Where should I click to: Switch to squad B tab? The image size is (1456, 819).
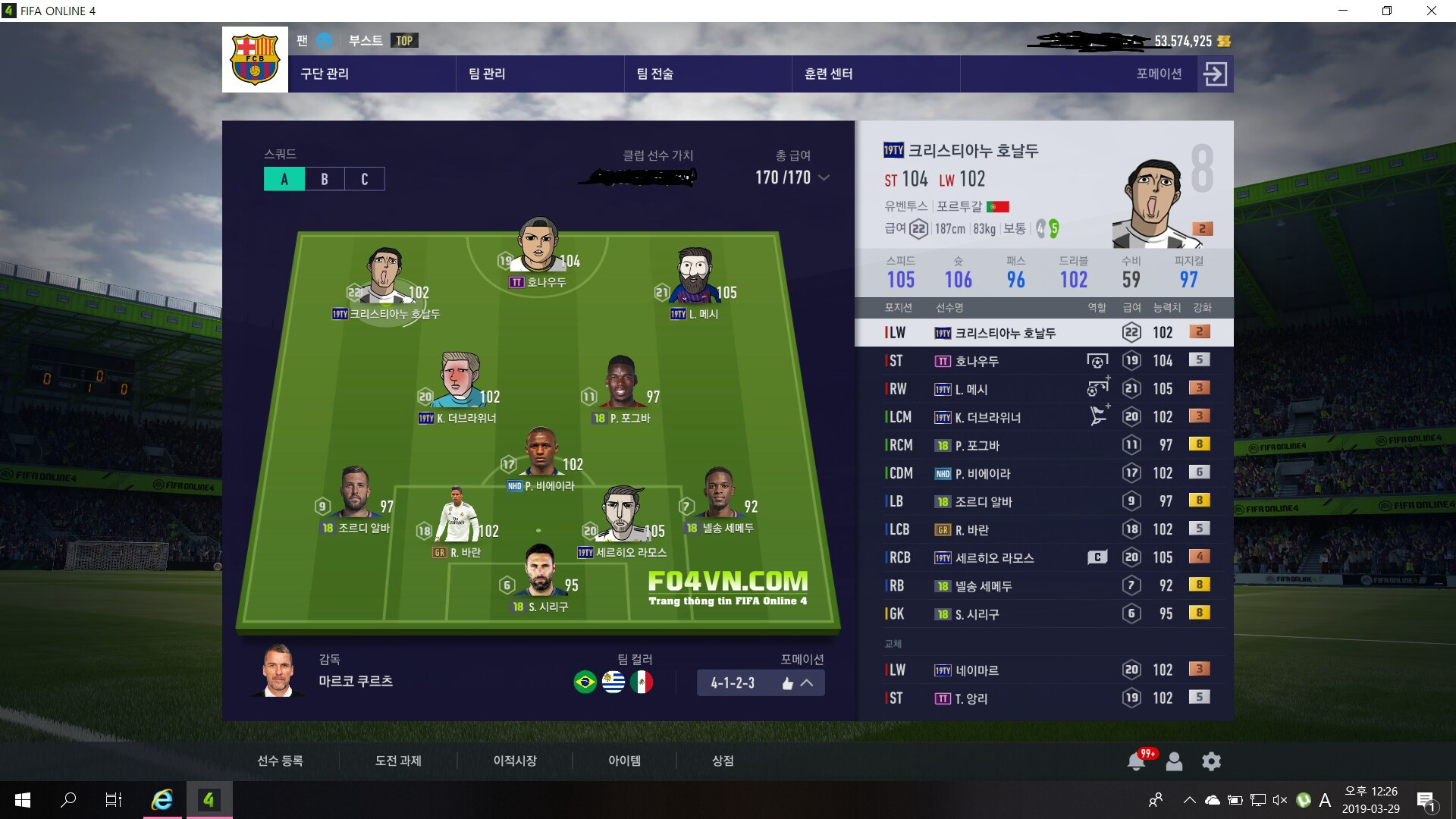tap(325, 179)
